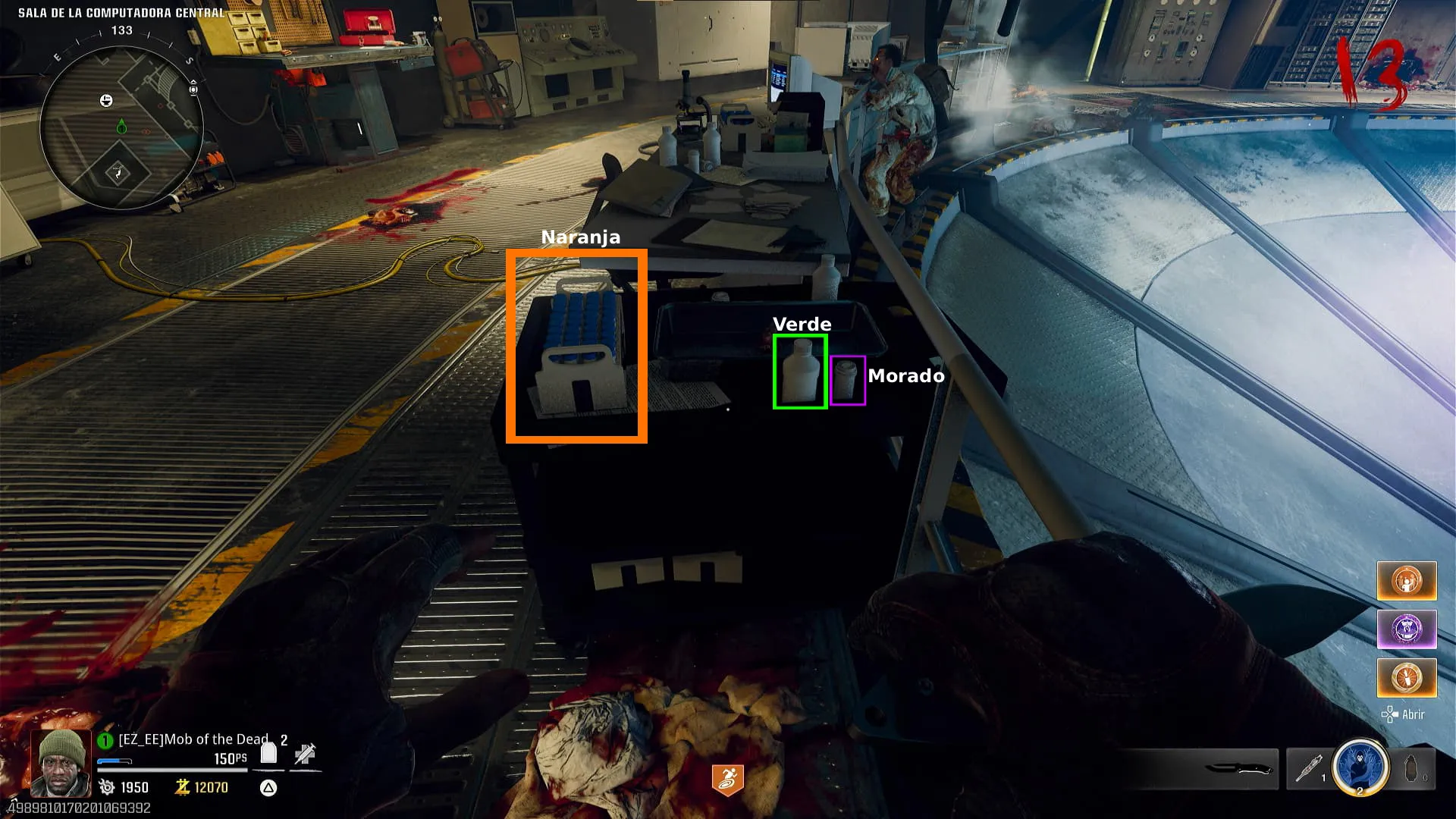Viewport: 1456px width, 819px height.
Task: Use the syringe tactical equipment slot
Action: tap(1308, 769)
